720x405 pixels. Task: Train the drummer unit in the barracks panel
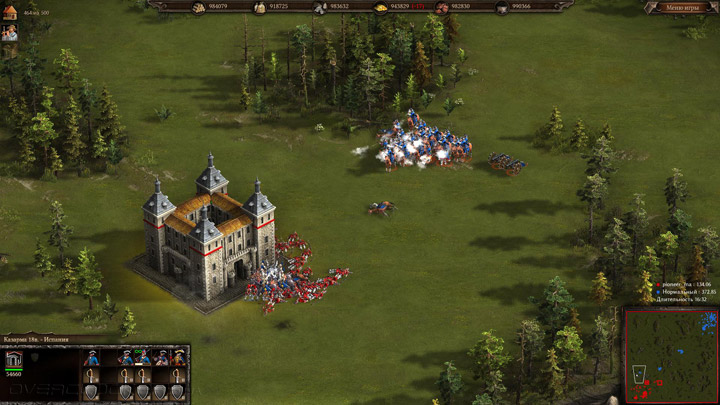160,358
